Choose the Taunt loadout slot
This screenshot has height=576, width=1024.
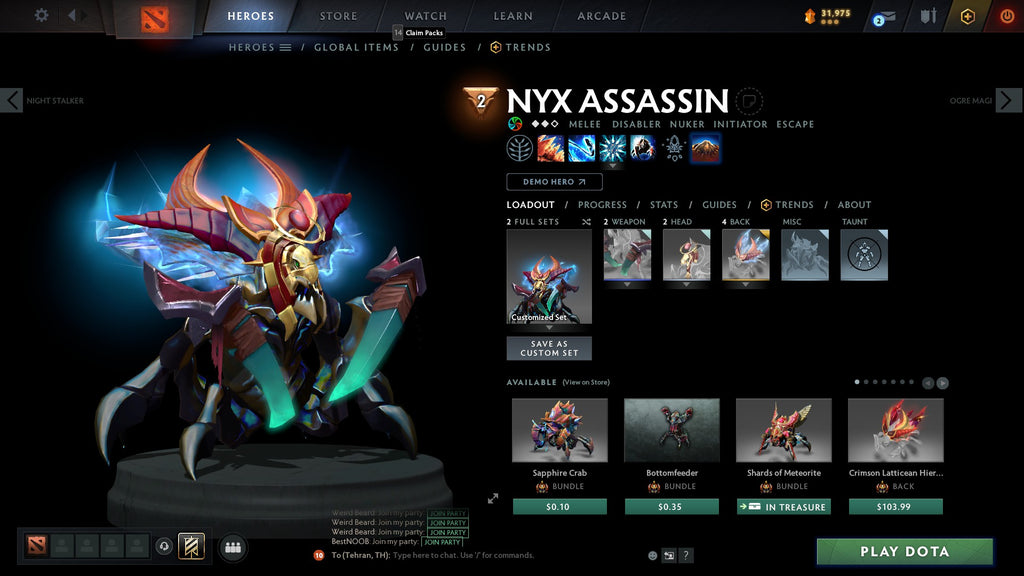[864, 255]
